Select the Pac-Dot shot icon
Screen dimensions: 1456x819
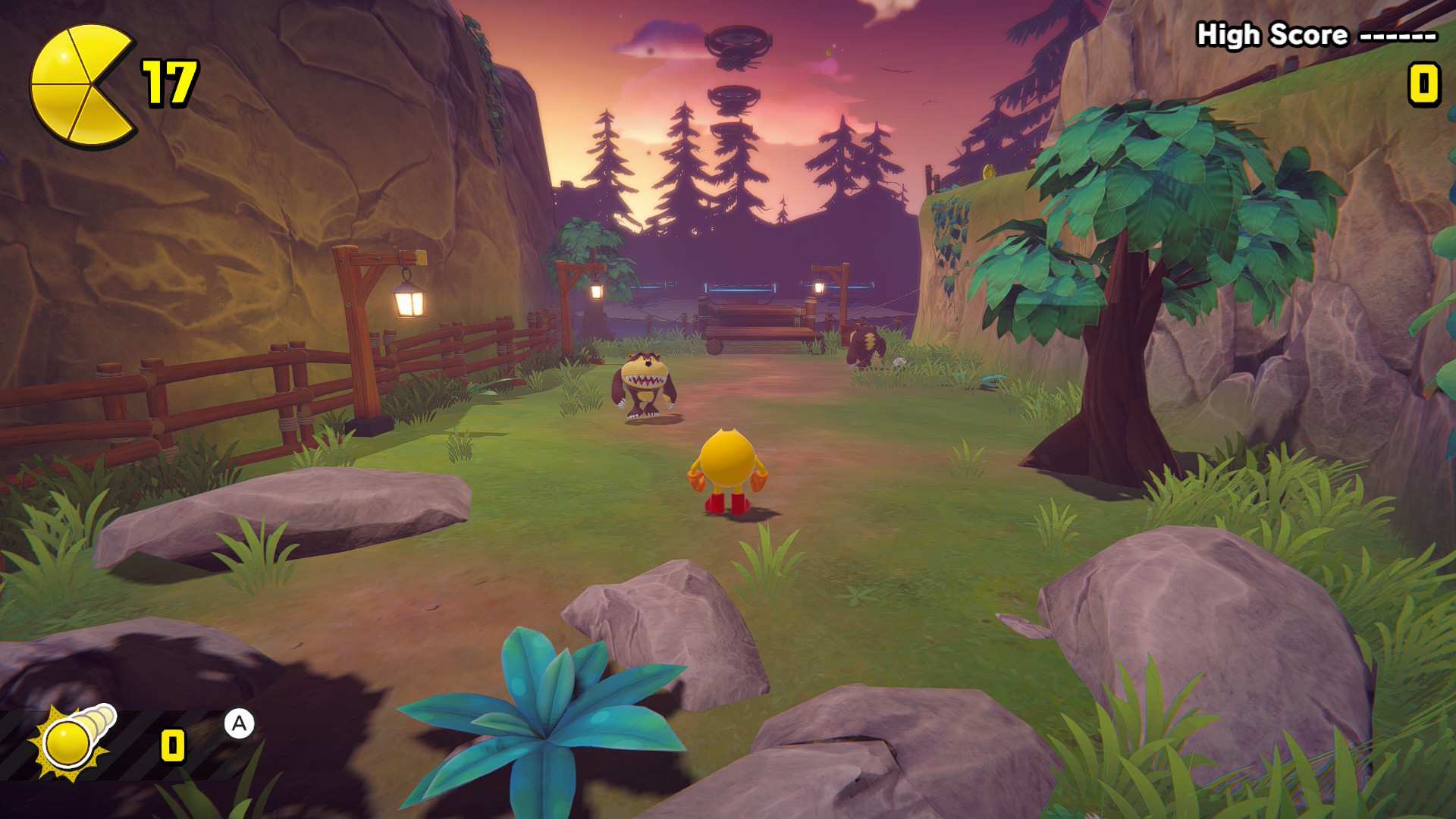pyautogui.click(x=74, y=741)
